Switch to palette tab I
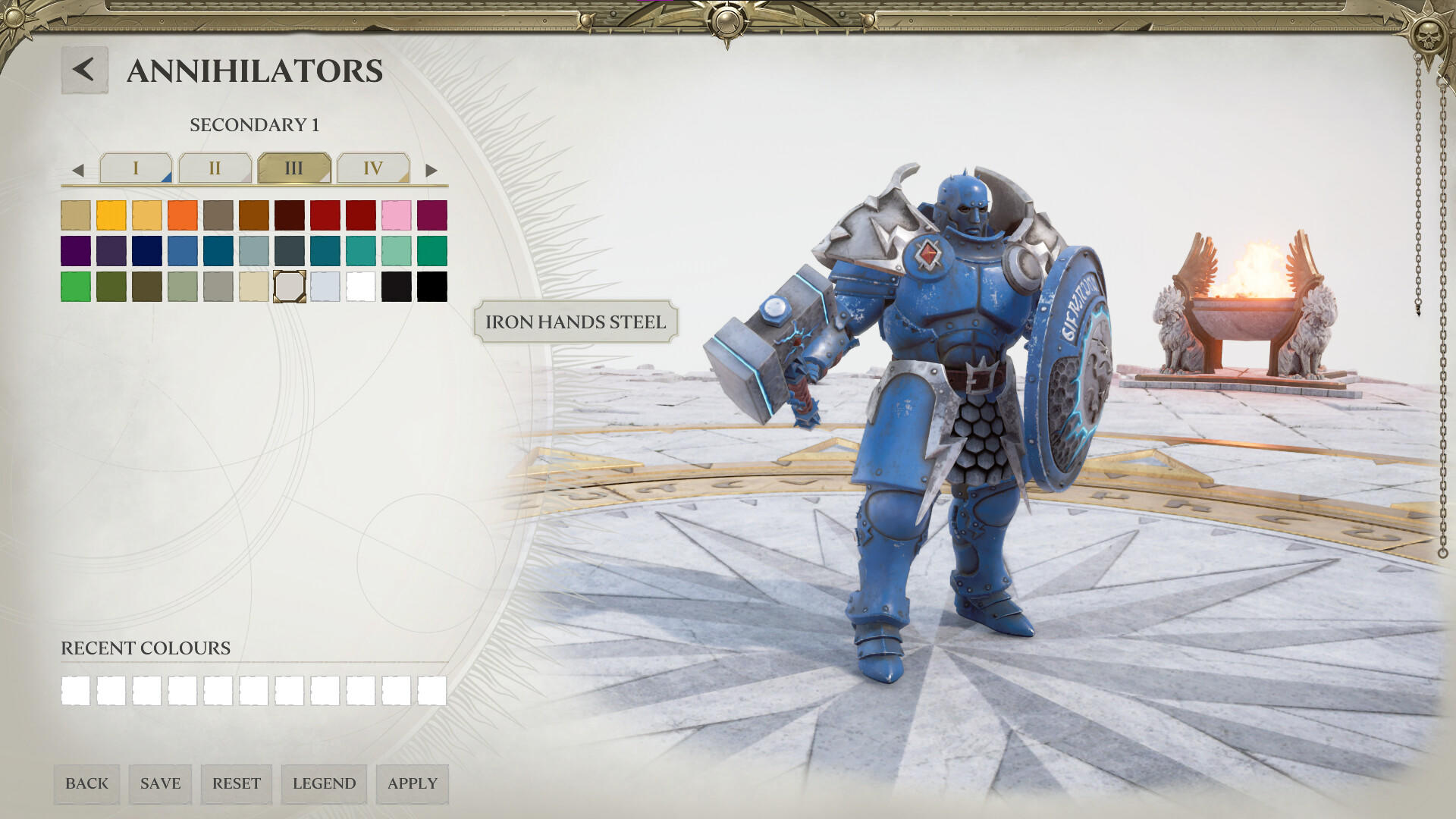The width and height of the screenshot is (1456, 819). (x=137, y=168)
